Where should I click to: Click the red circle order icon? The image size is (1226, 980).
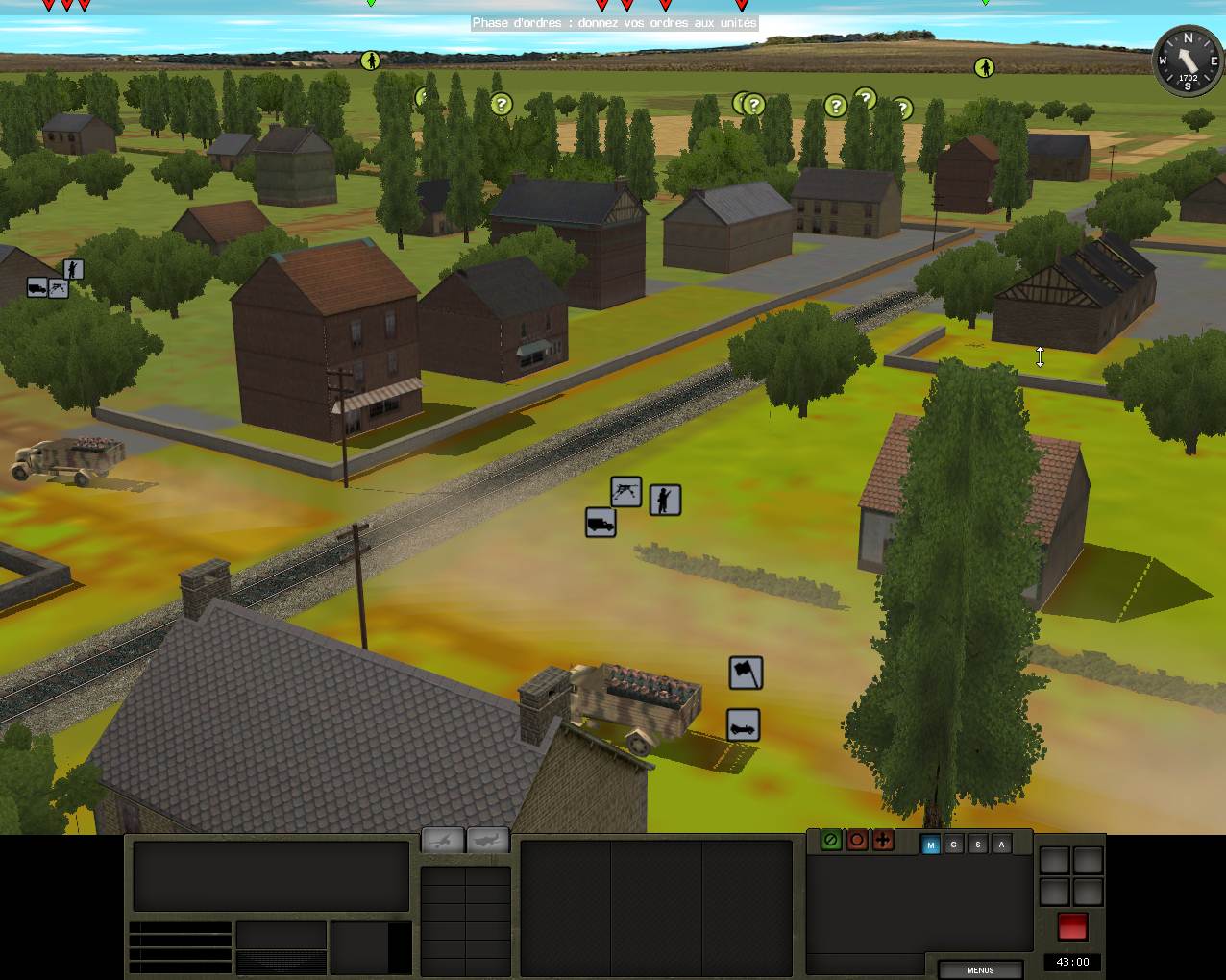[x=857, y=841]
